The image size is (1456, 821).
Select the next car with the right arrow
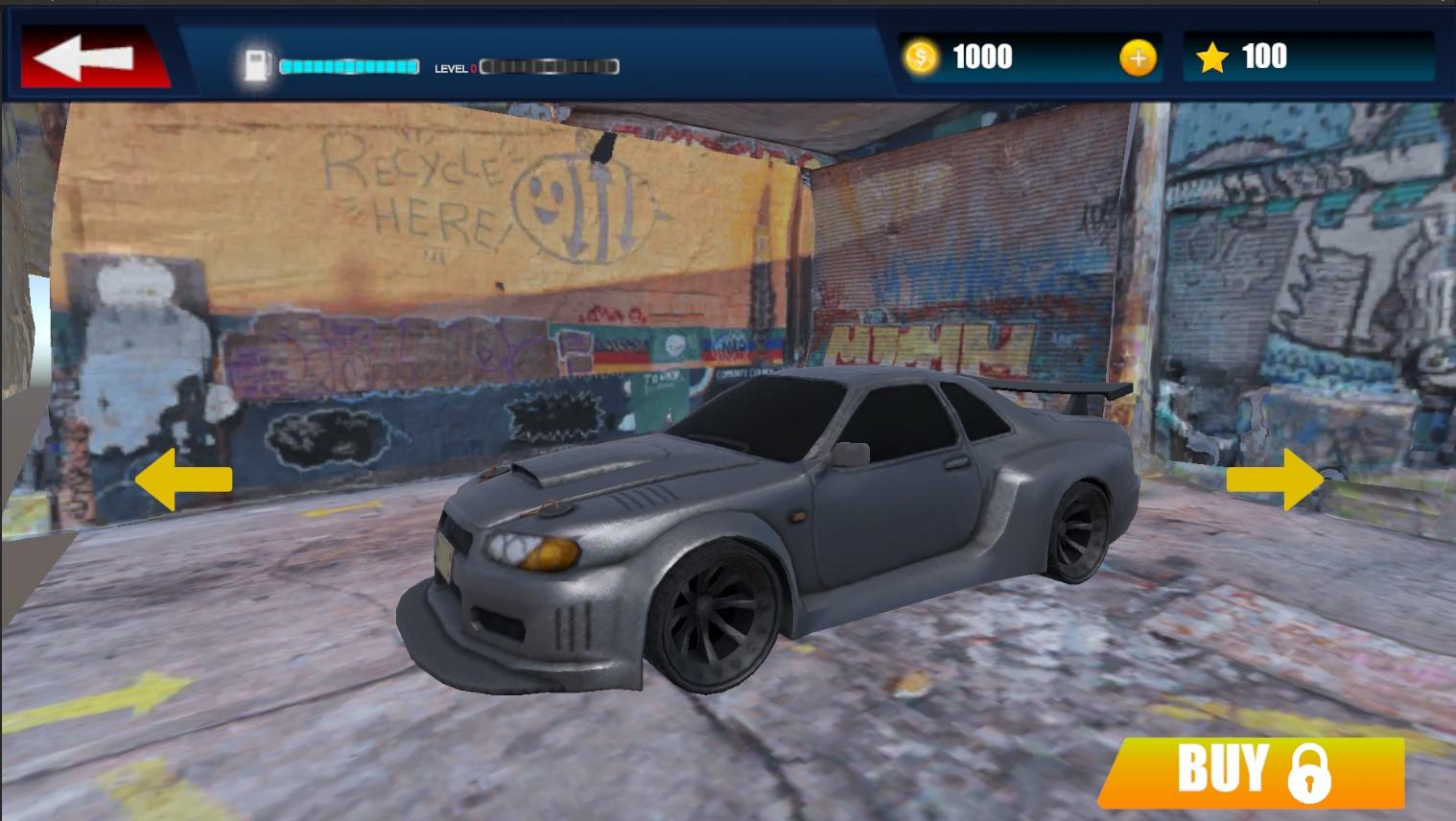[x=1276, y=480]
